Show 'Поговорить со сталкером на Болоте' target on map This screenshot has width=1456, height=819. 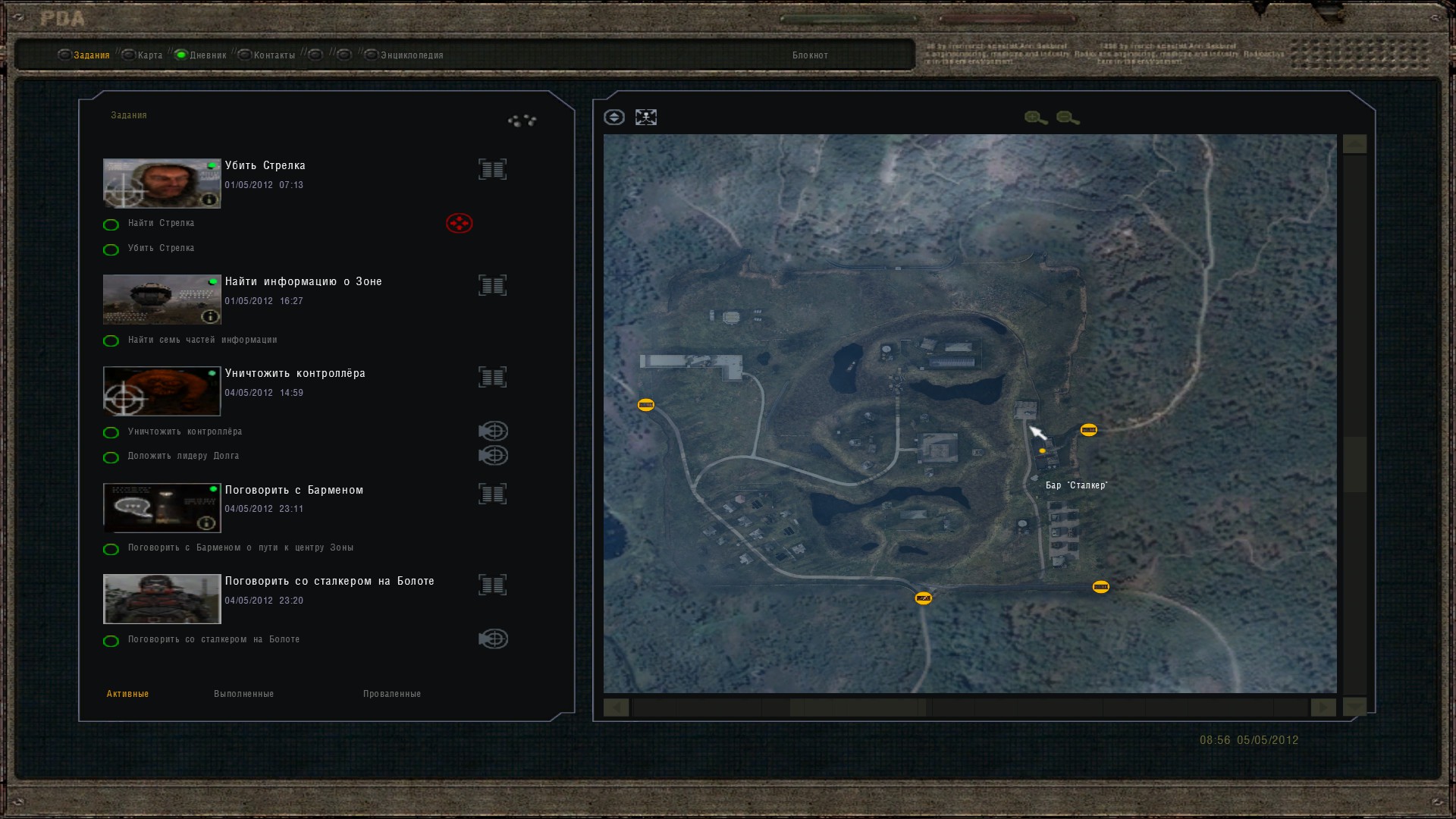493,639
